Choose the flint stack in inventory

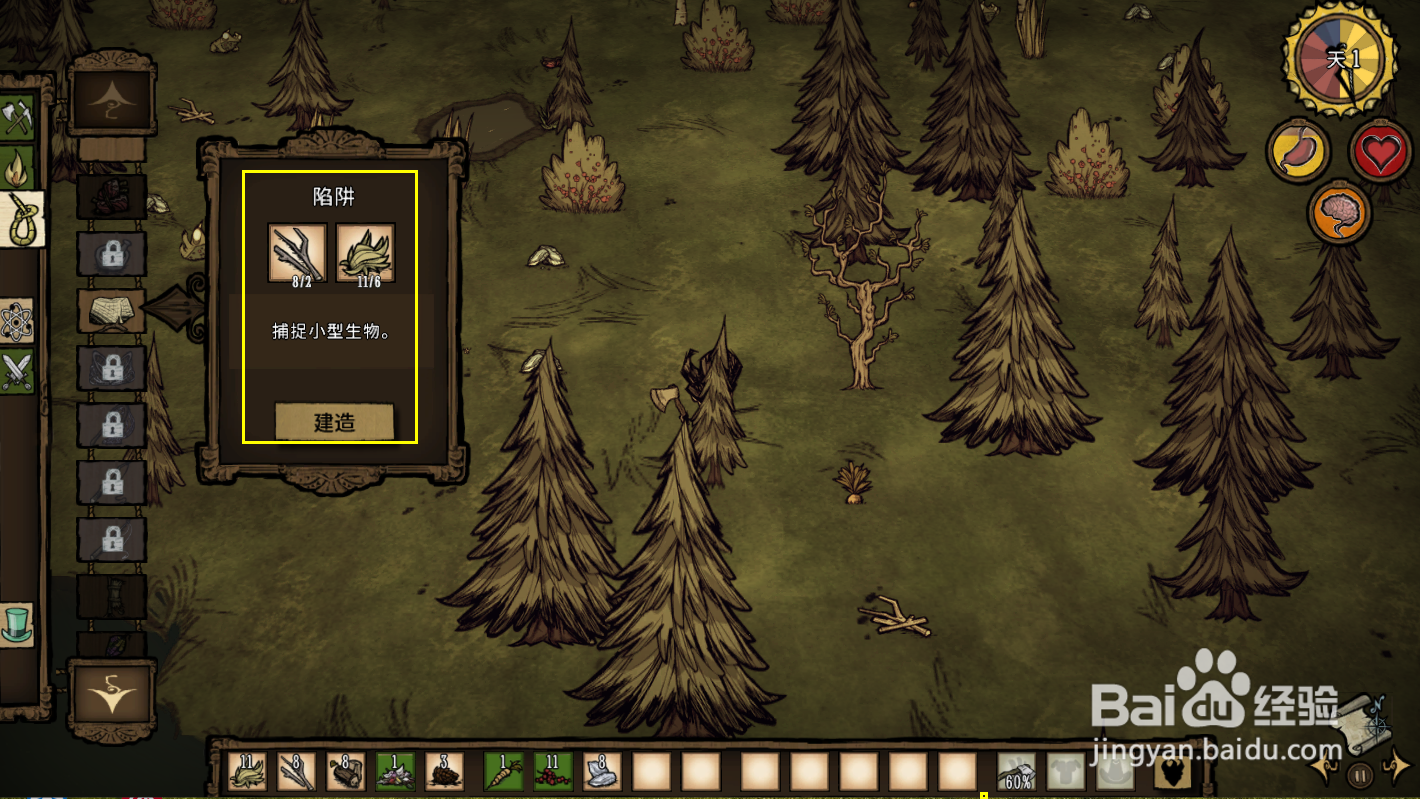[x=601, y=771]
